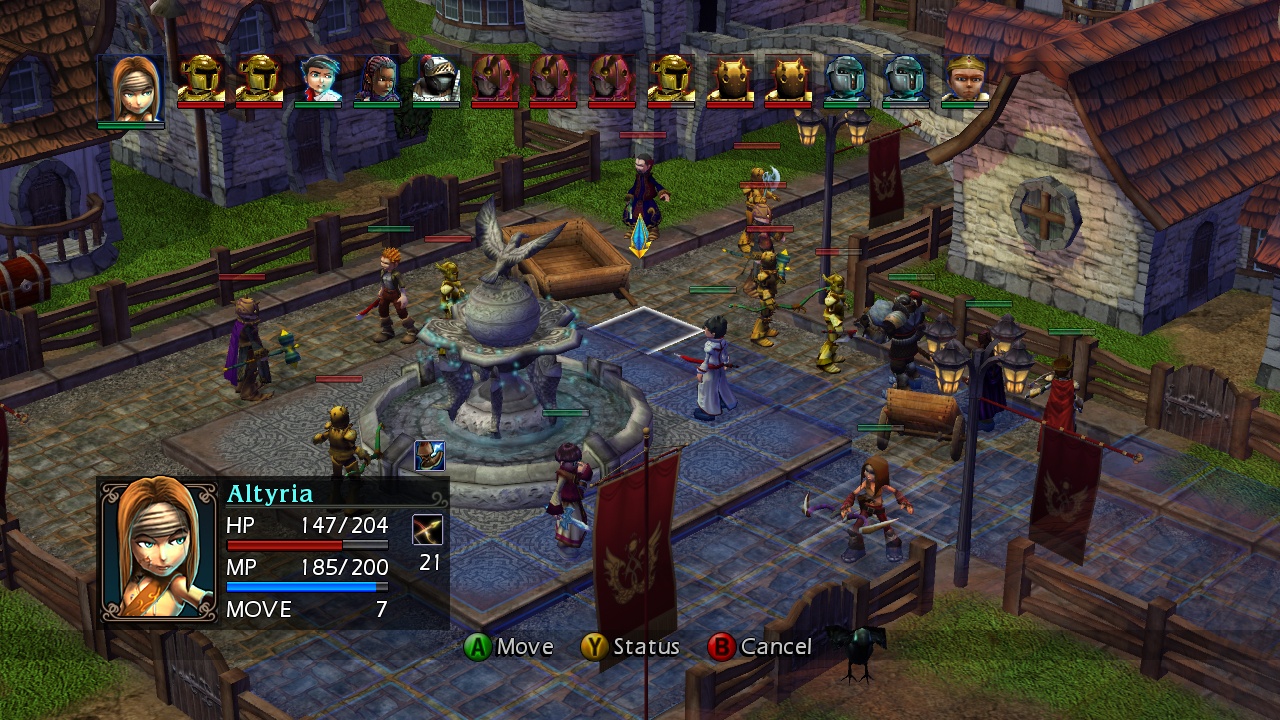Click the buff icon floating above Altyria
1280x720 pixels.
(432, 455)
